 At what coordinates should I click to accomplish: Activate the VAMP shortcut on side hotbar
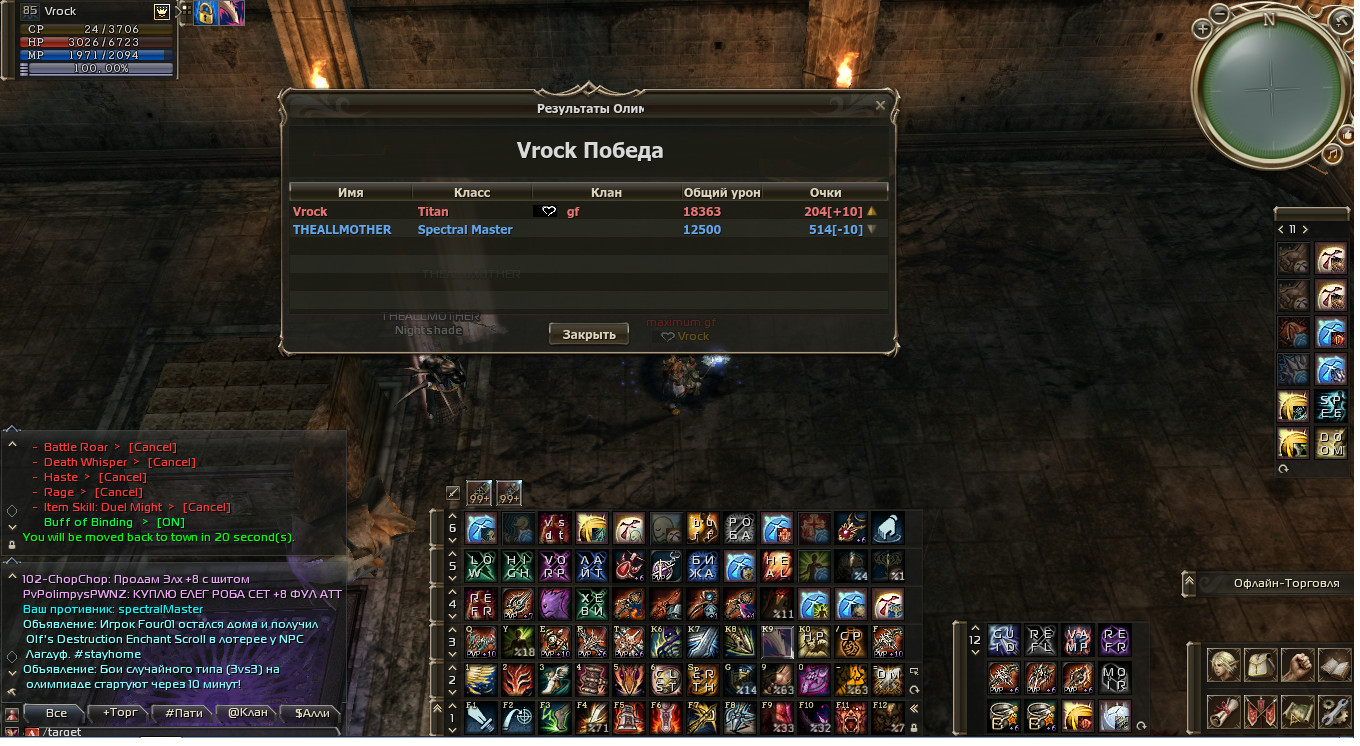tap(1078, 640)
